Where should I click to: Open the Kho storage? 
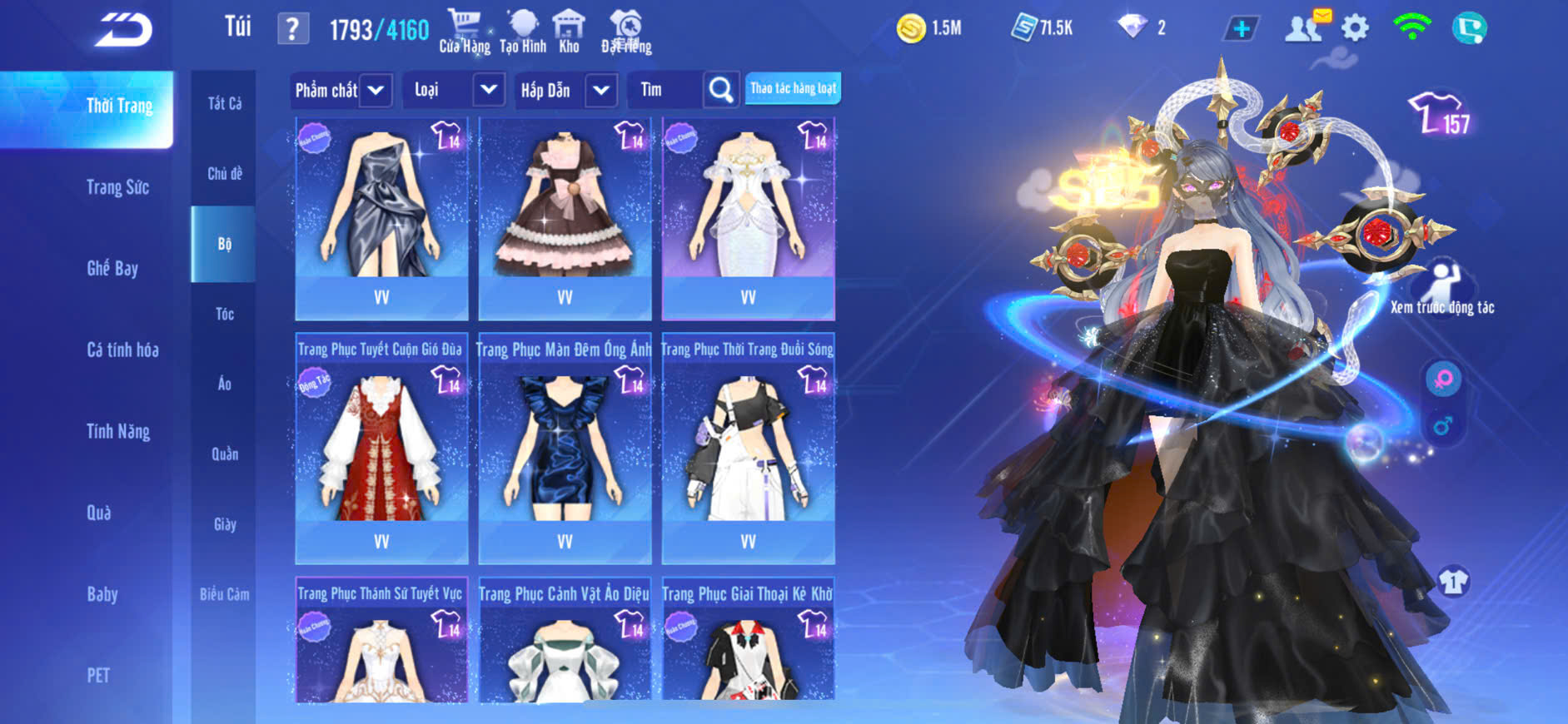point(569,32)
